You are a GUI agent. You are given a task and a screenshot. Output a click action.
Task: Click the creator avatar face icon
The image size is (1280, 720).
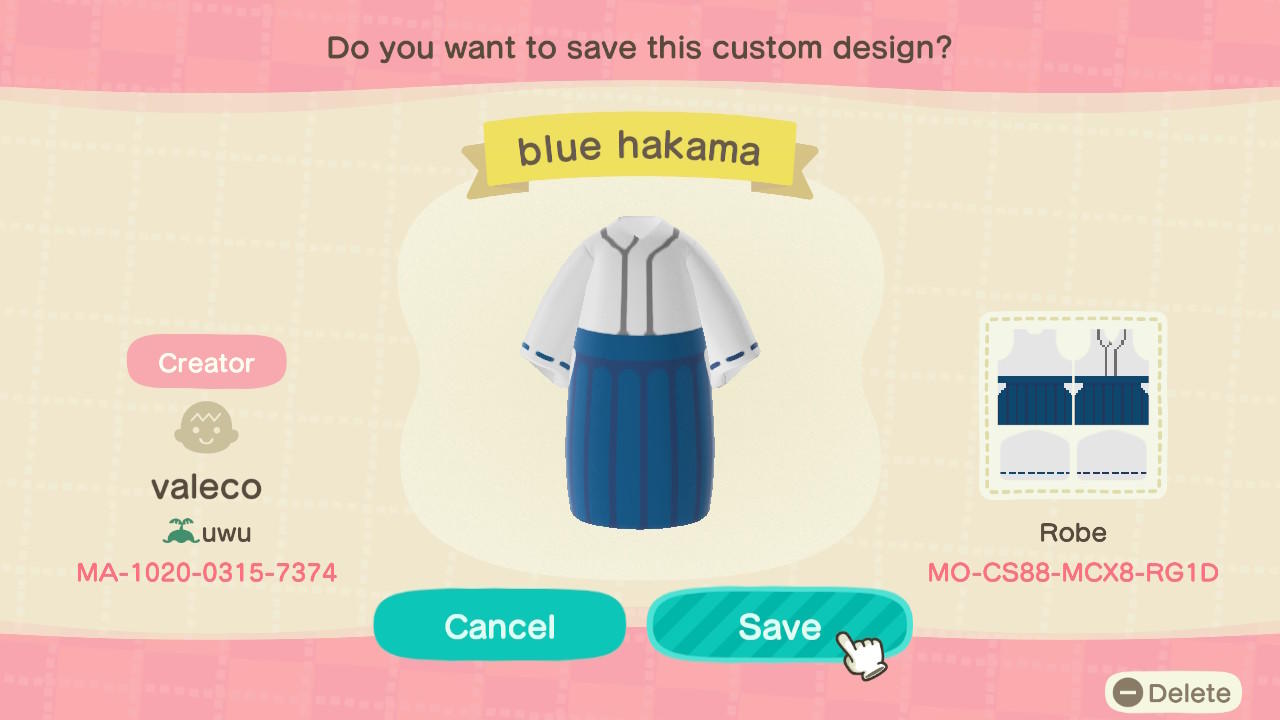tap(206, 428)
